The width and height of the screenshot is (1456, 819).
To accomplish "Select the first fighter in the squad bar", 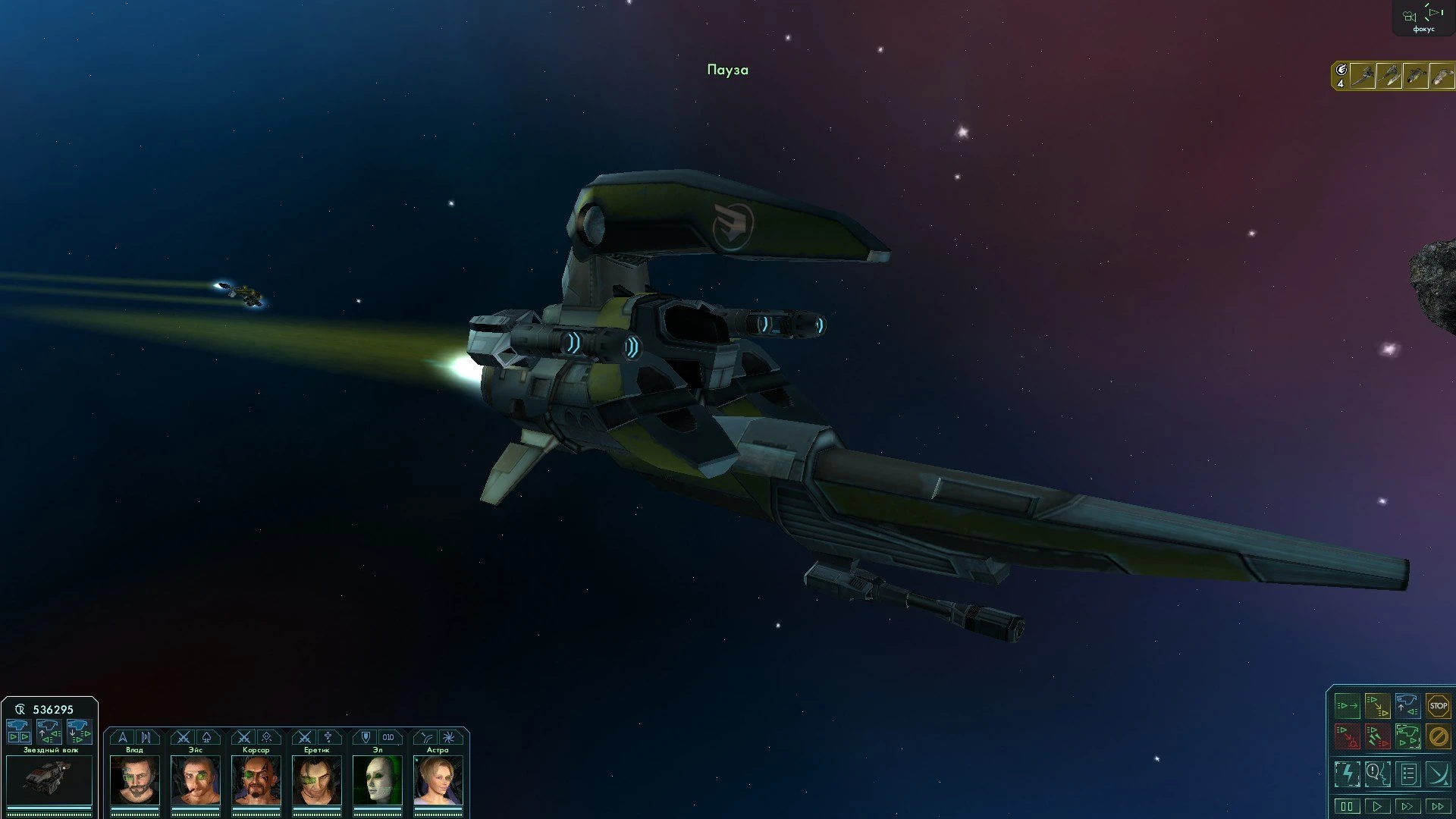I will point(1363,77).
